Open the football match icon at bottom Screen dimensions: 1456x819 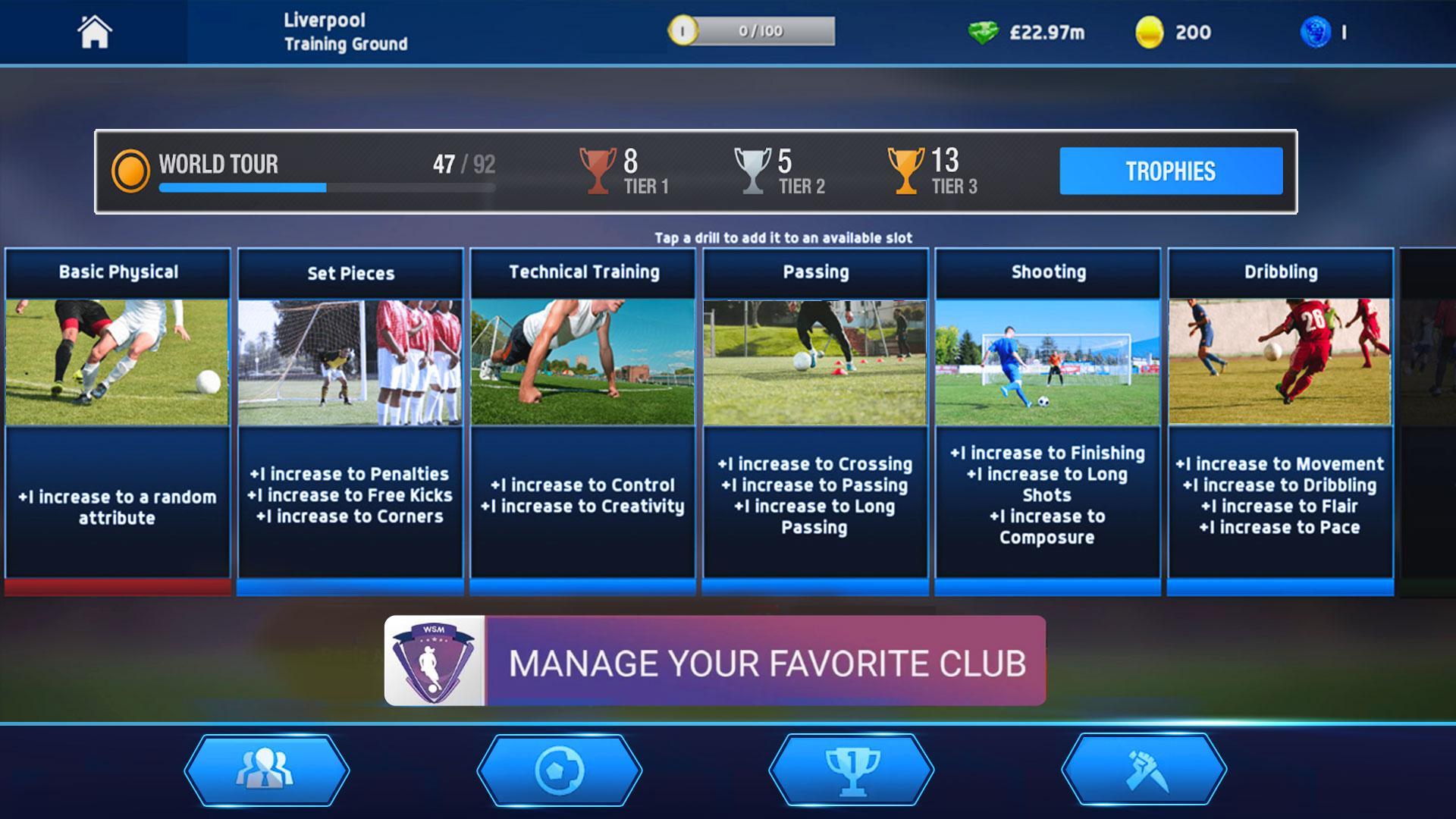point(559,770)
